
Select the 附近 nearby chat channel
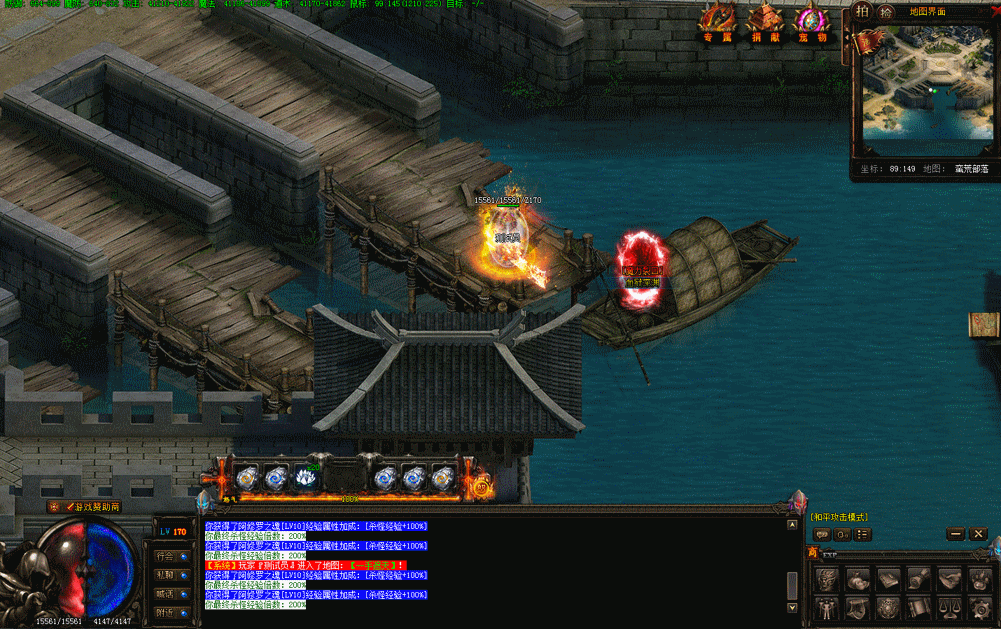click(171, 612)
